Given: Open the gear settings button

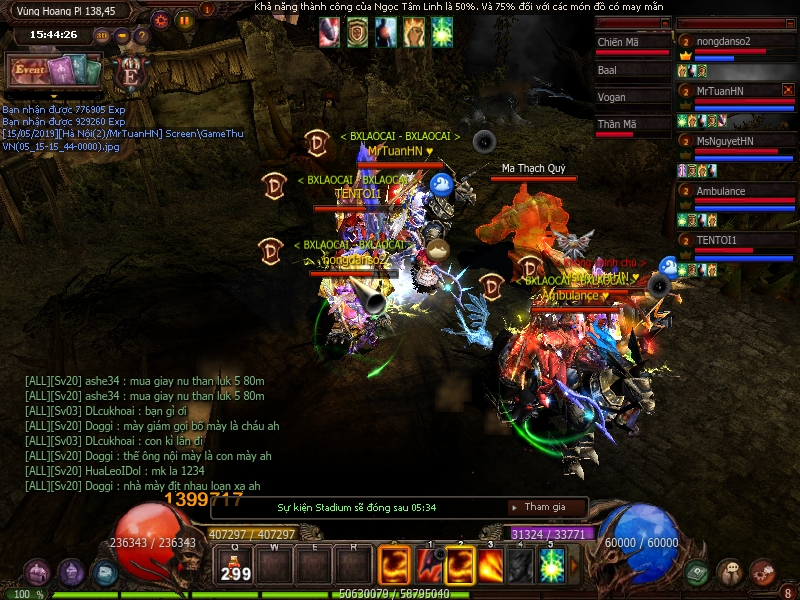Looking at the screenshot, I should coord(160,19).
